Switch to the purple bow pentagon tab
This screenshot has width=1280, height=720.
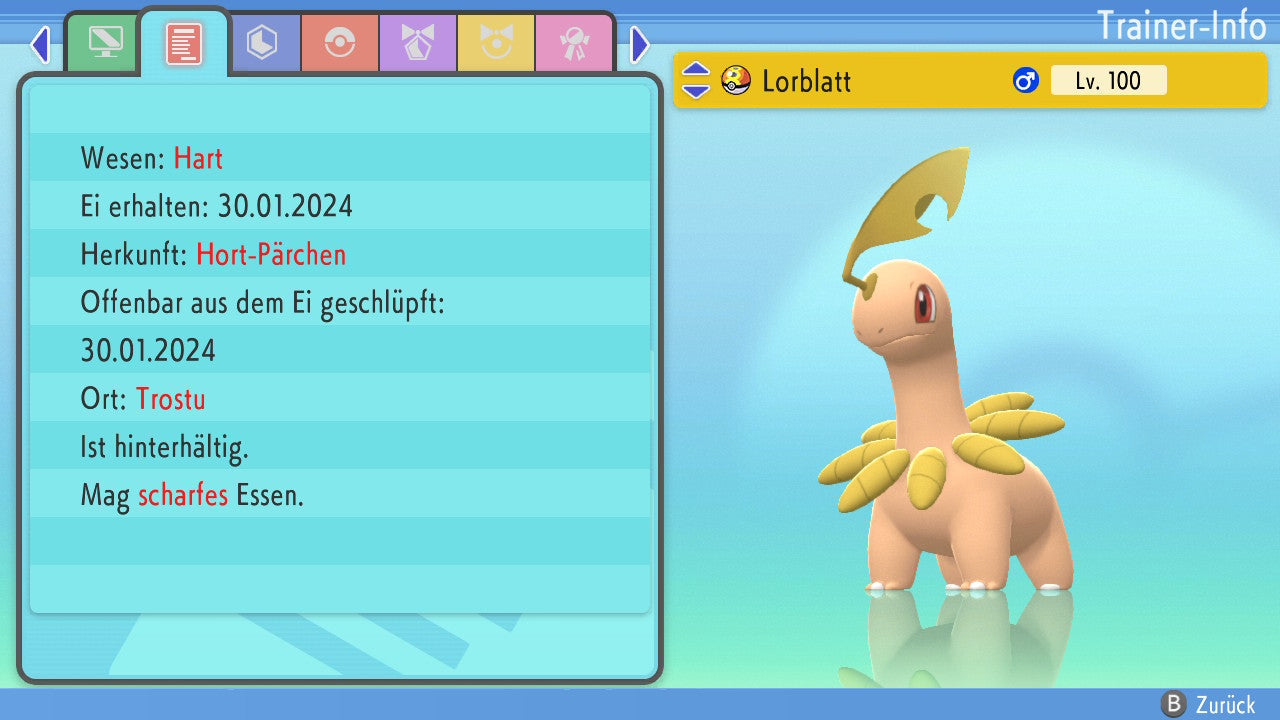click(418, 43)
